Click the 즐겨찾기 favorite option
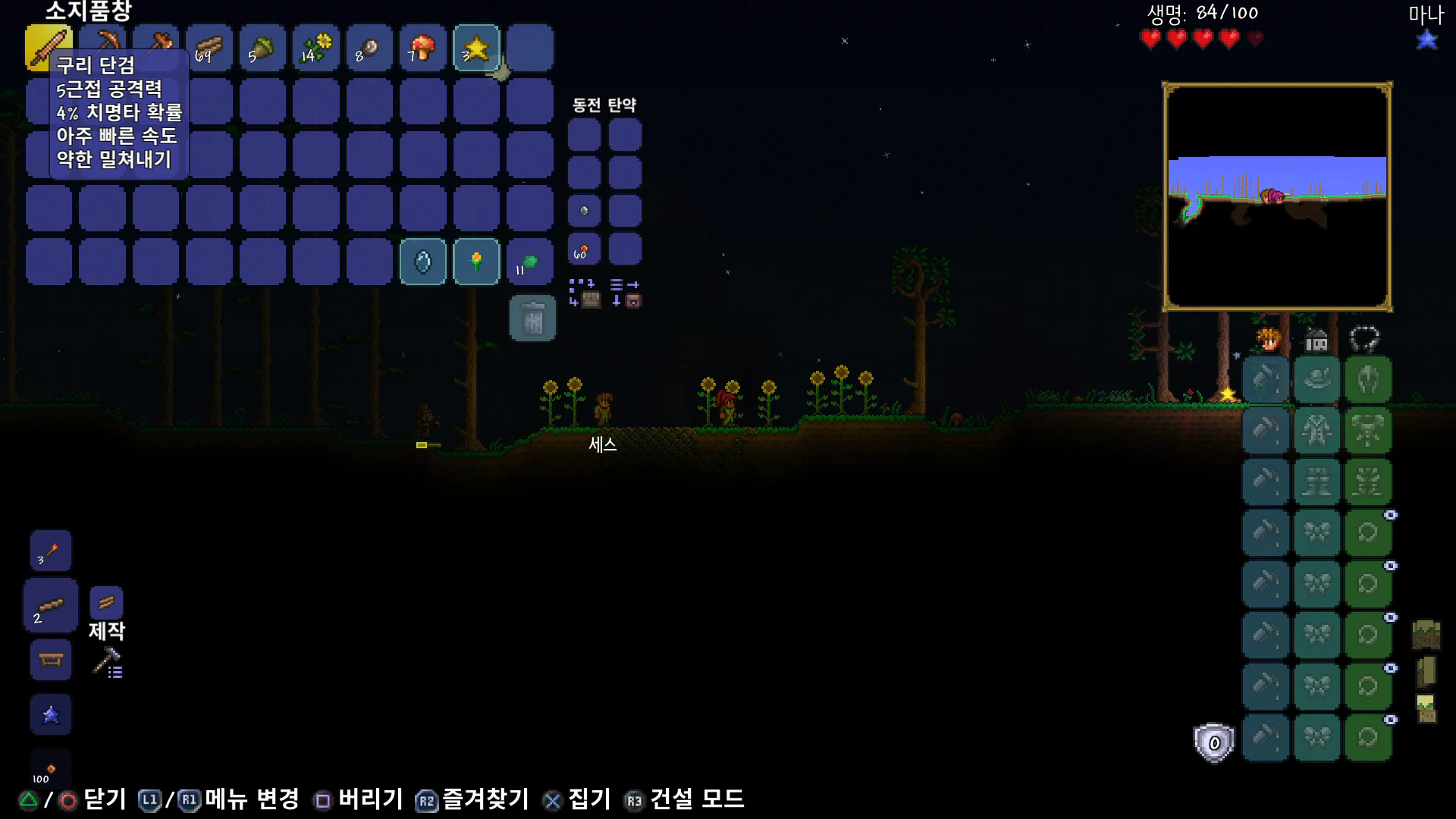This screenshot has height=819, width=1456. (x=485, y=799)
